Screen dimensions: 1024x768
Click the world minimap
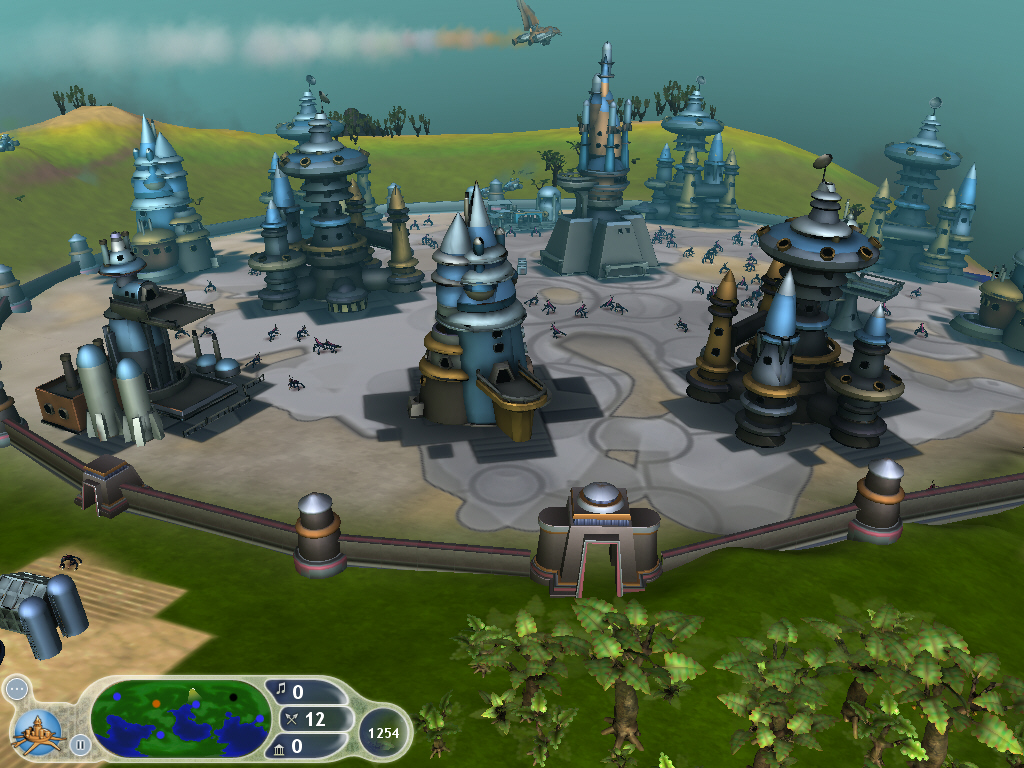pyautogui.click(x=180, y=719)
